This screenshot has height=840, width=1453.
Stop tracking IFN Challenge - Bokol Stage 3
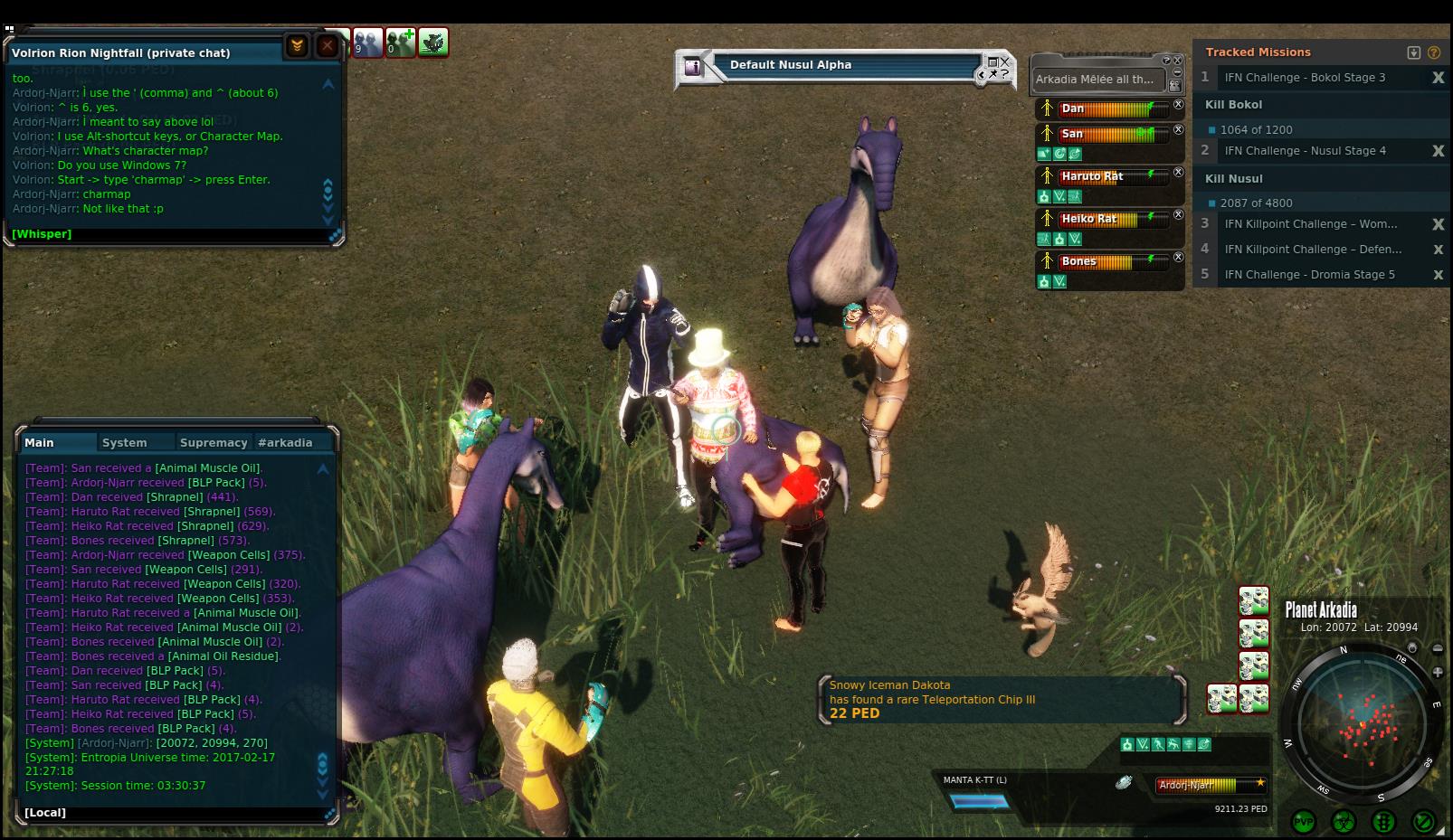[x=1438, y=78]
